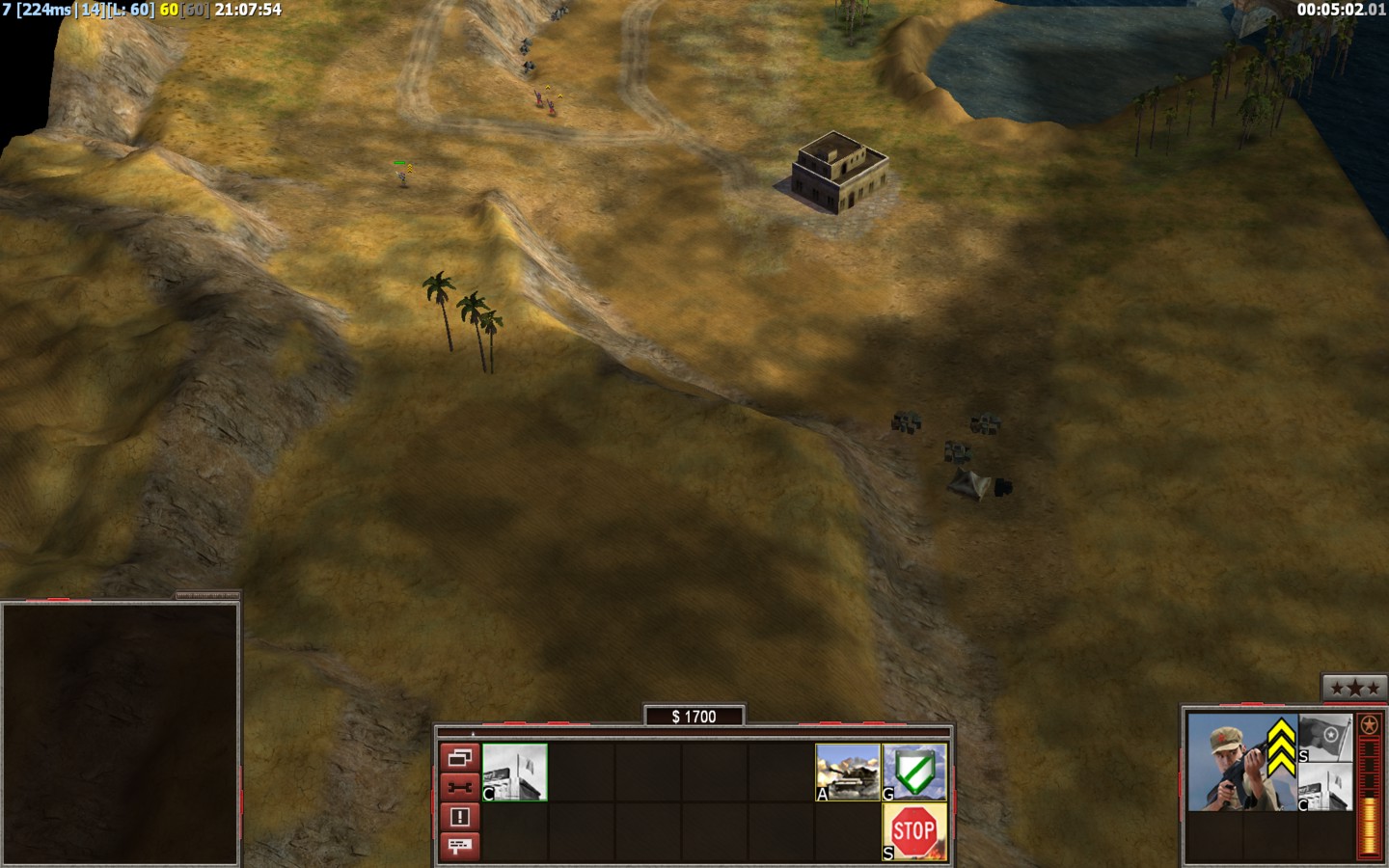Activate the Capture Building command

(x=515, y=772)
